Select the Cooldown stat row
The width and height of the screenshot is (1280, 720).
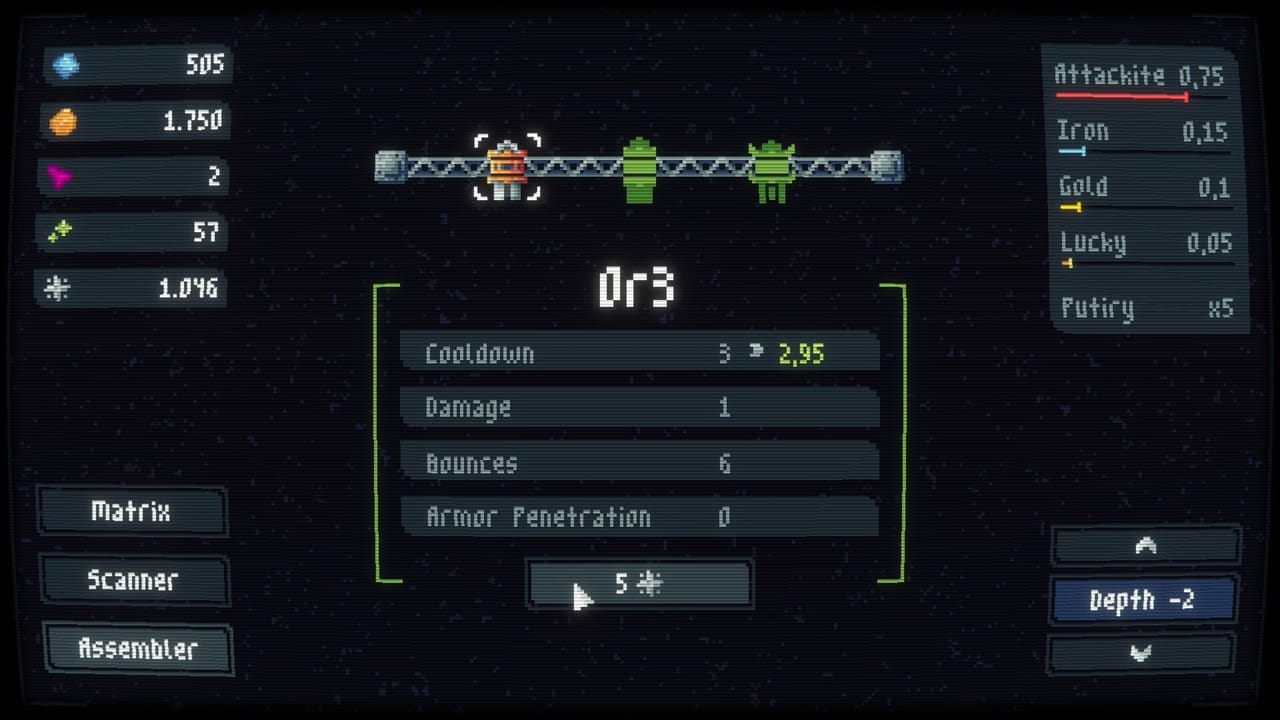[x=640, y=353]
